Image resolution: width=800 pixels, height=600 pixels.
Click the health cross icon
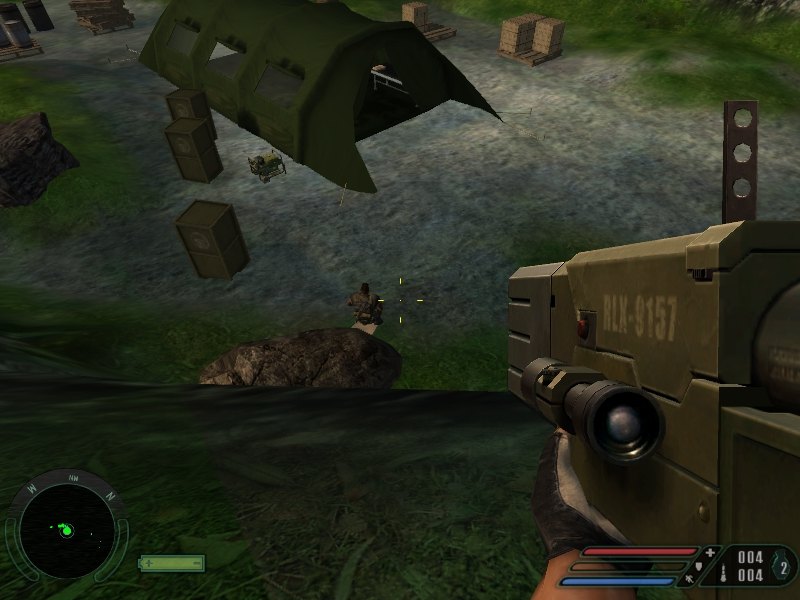point(710,552)
